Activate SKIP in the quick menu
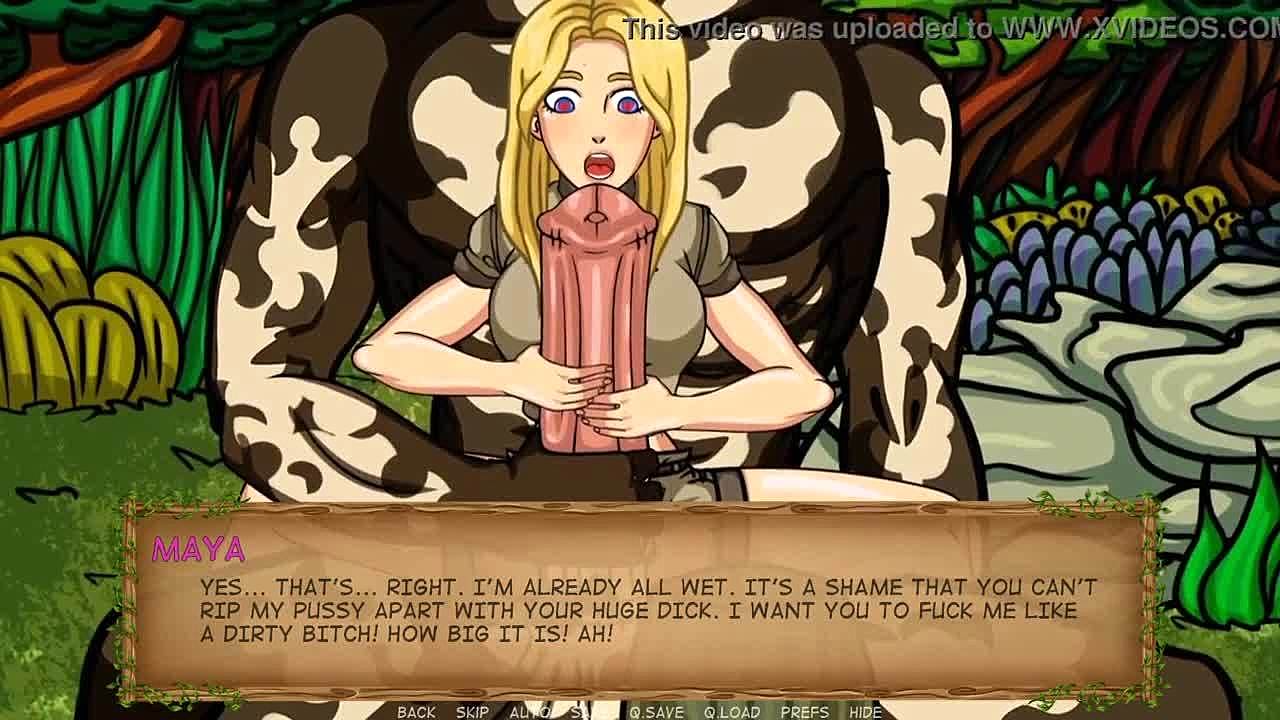1280x720 pixels. [x=472, y=712]
